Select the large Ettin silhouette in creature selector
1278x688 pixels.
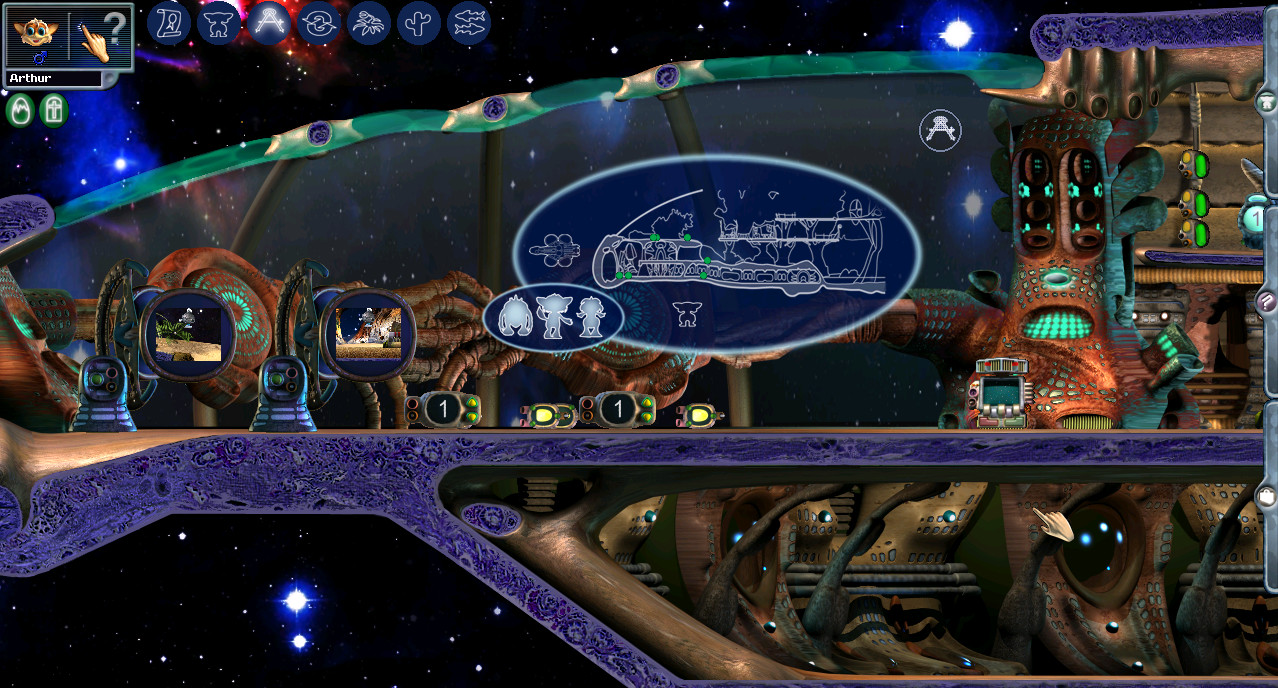point(514,317)
